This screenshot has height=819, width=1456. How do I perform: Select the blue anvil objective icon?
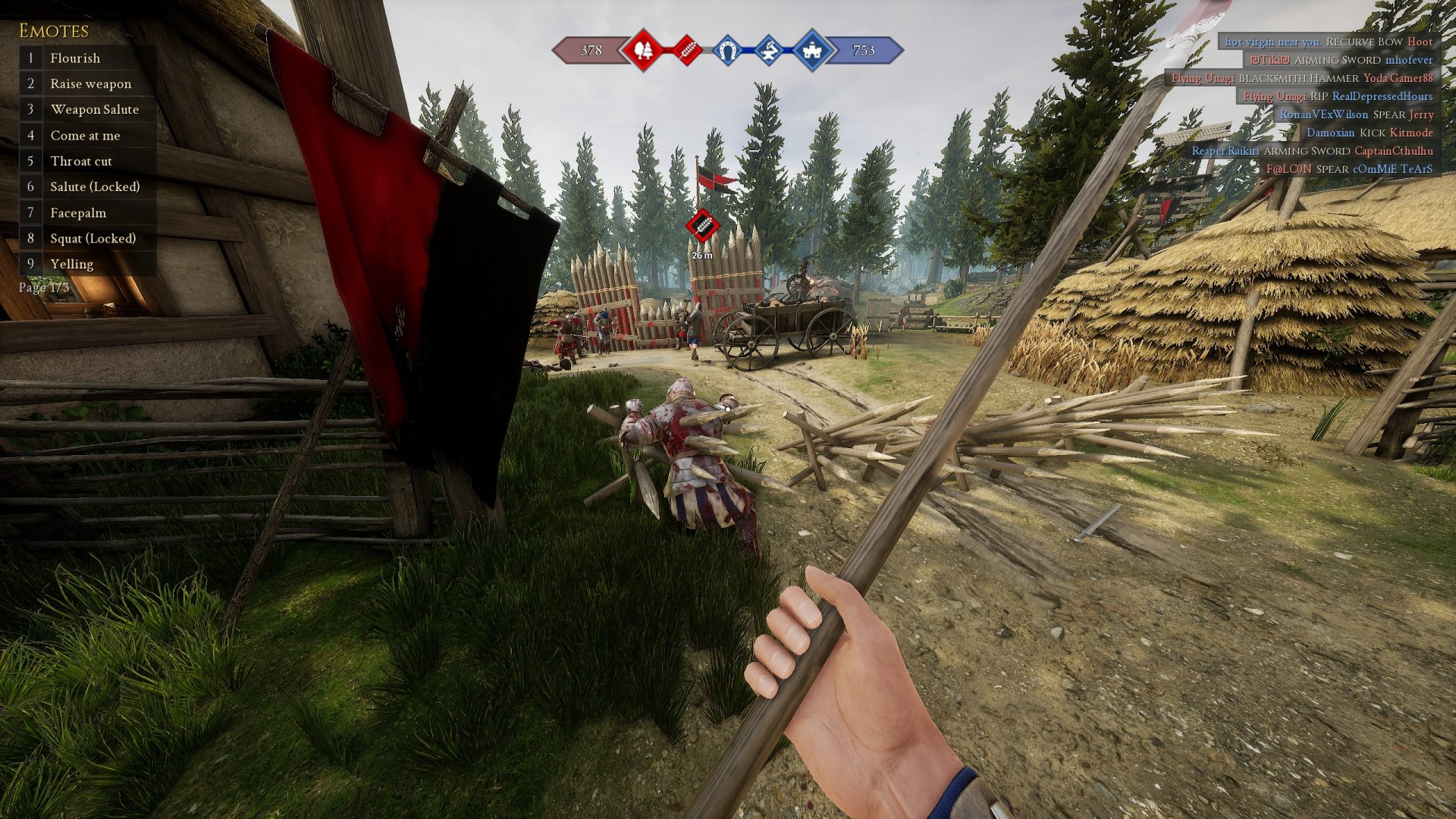tap(769, 51)
